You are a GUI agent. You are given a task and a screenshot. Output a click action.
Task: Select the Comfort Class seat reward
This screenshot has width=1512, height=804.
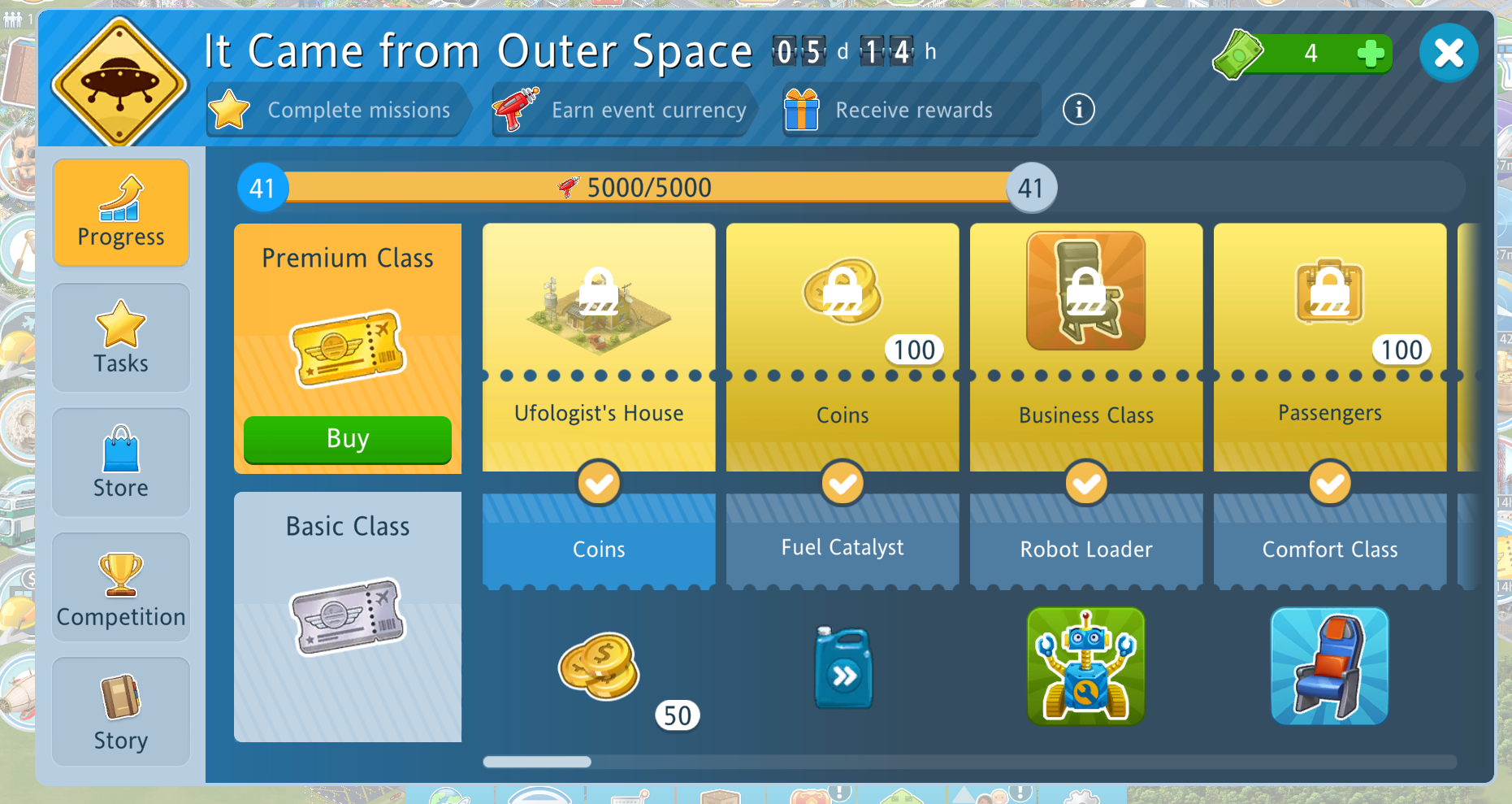1330,667
